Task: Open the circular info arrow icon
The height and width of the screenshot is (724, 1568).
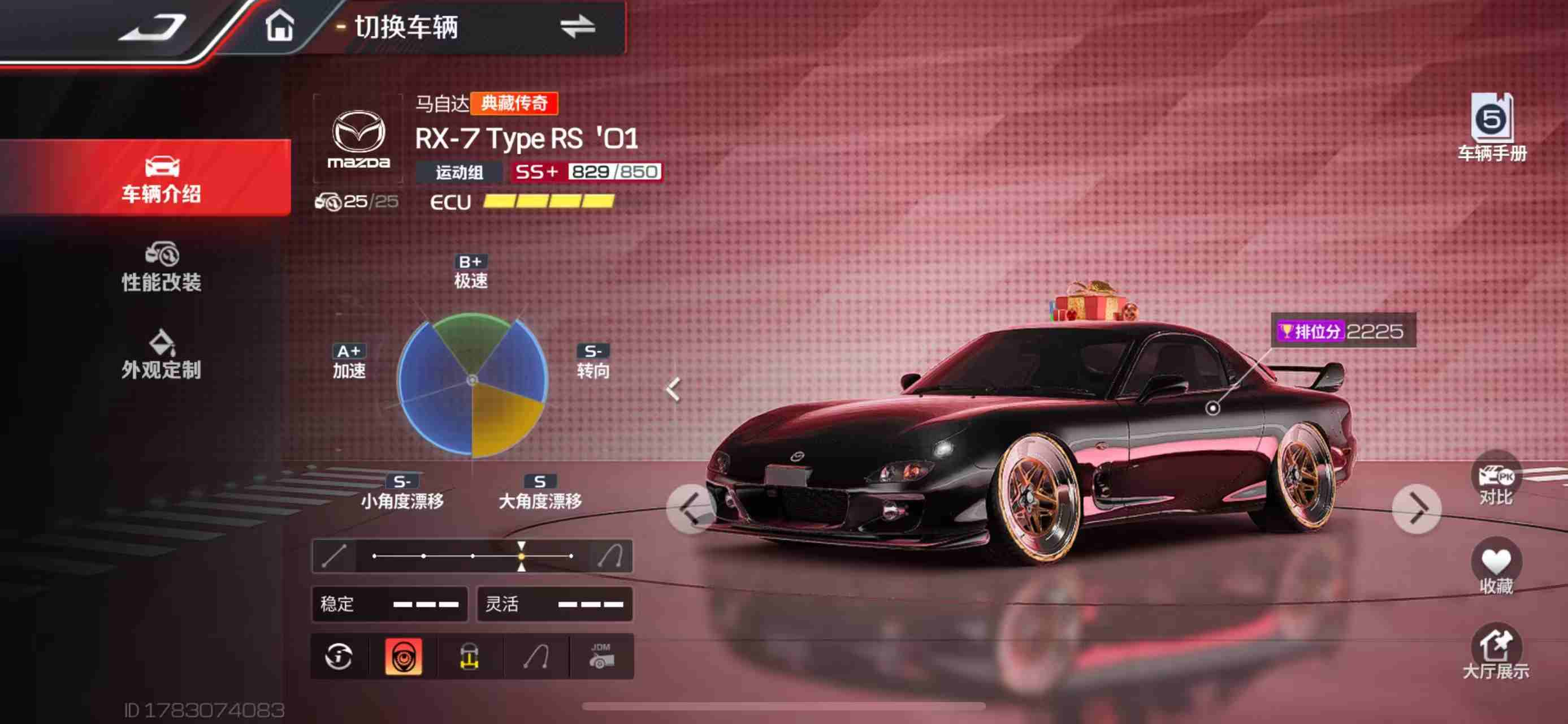Action: (x=339, y=656)
